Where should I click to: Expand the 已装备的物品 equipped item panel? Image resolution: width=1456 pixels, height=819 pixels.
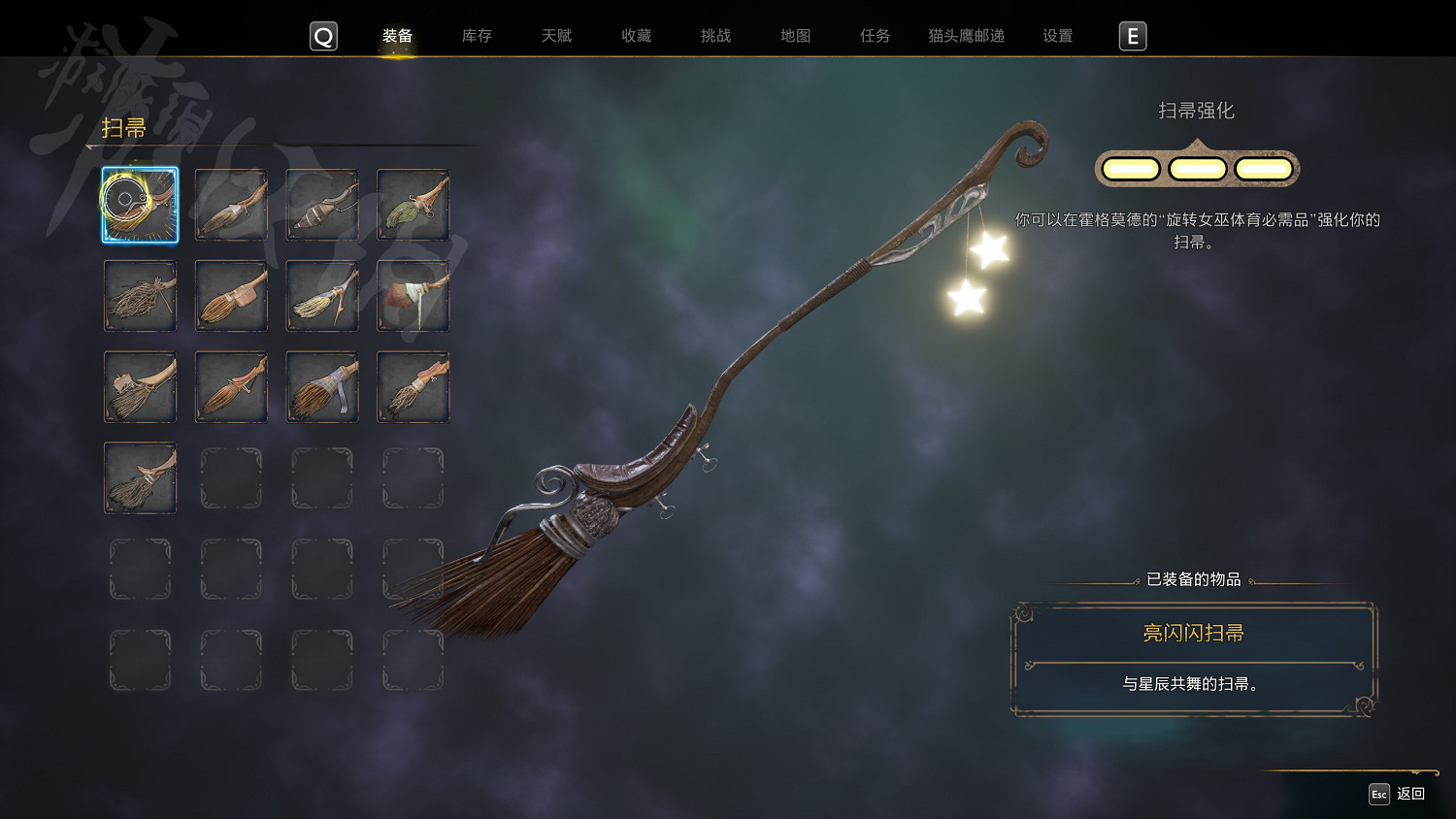pyautogui.click(x=1194, y=580)
